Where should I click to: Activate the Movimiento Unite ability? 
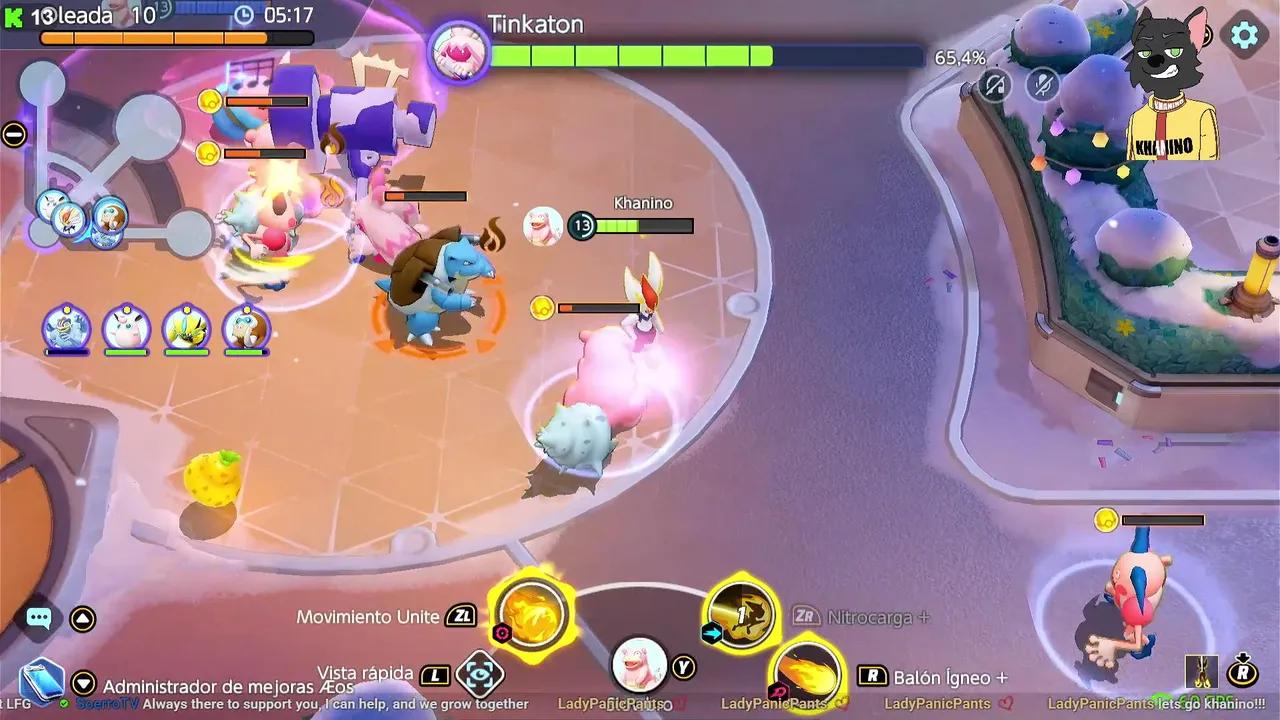(531, 611)
